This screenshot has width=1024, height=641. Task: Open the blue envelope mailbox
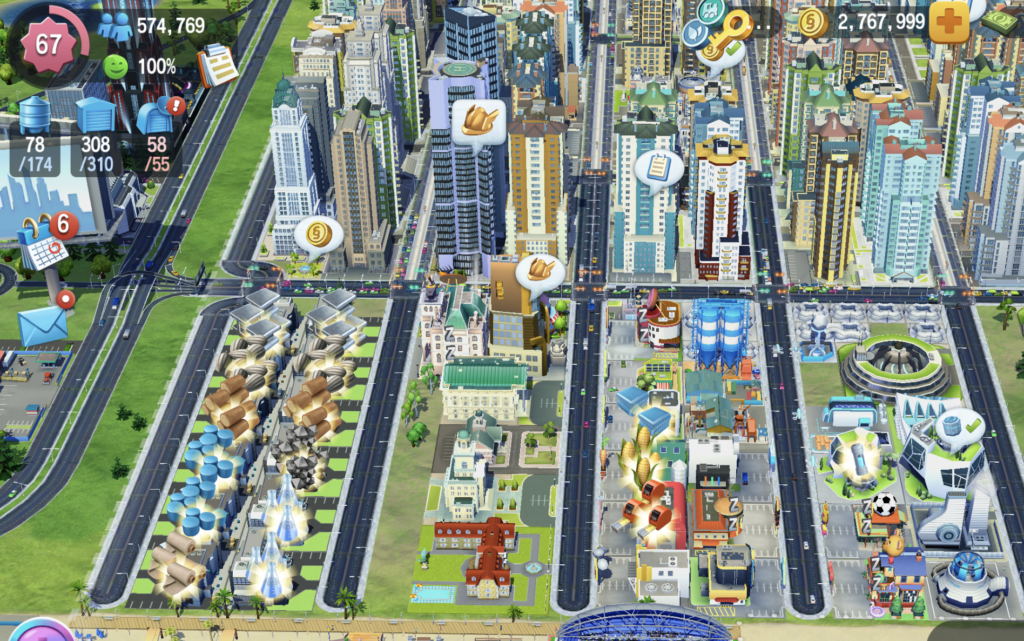point(43,324)
